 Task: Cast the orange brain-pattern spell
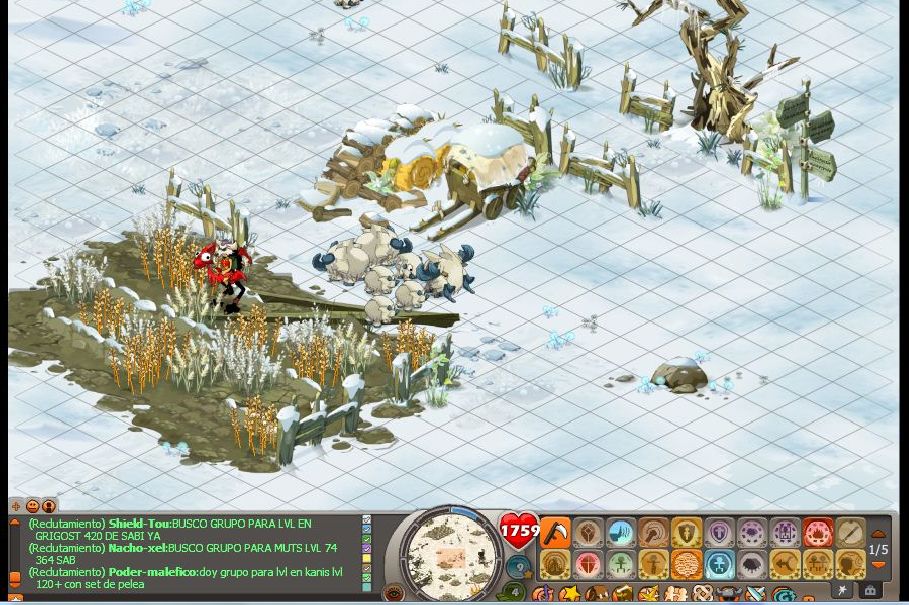pyautogui.click(x=686, y=565)
